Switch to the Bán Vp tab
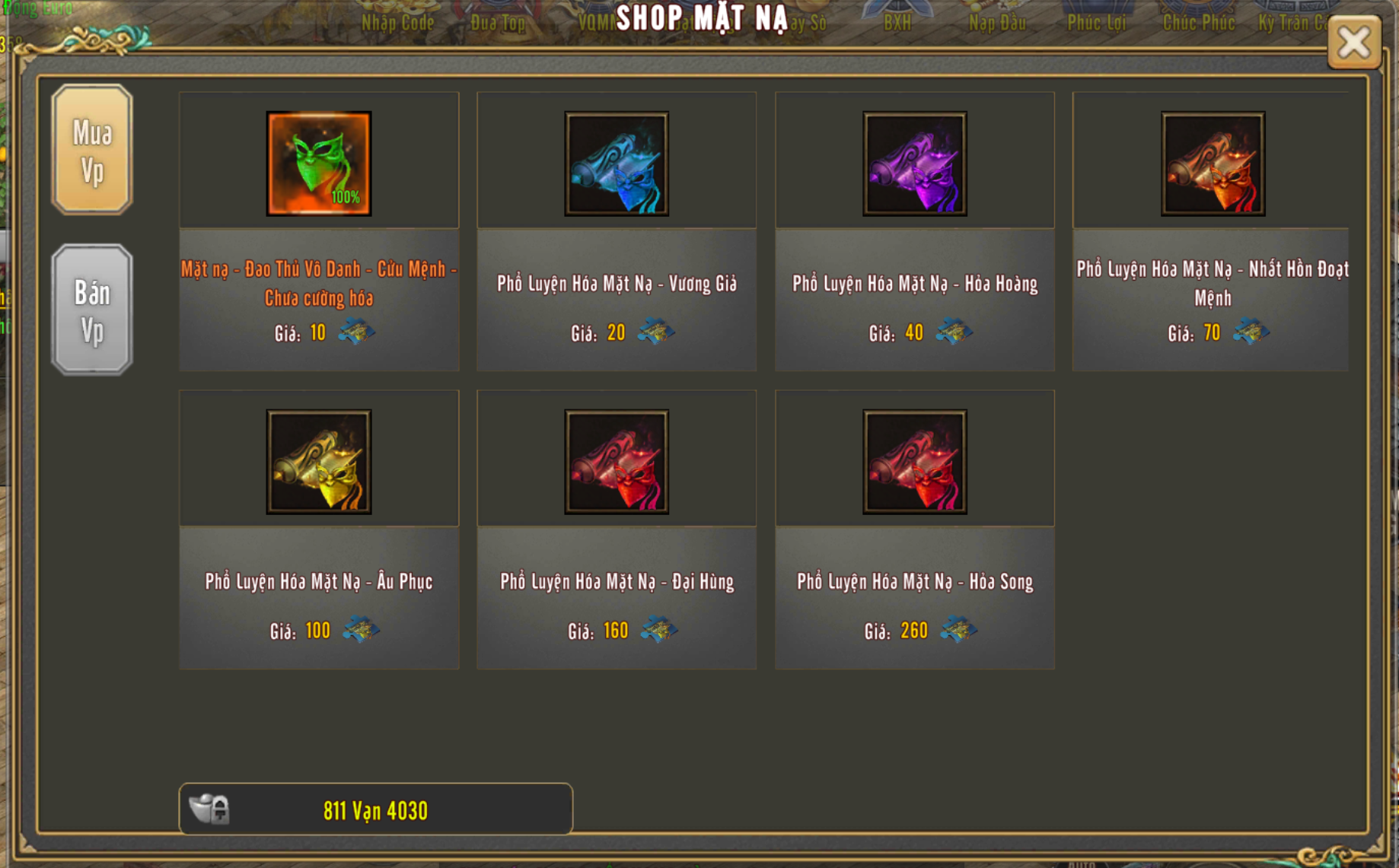Screen dimensions: 1399x868 coord(92,310)
